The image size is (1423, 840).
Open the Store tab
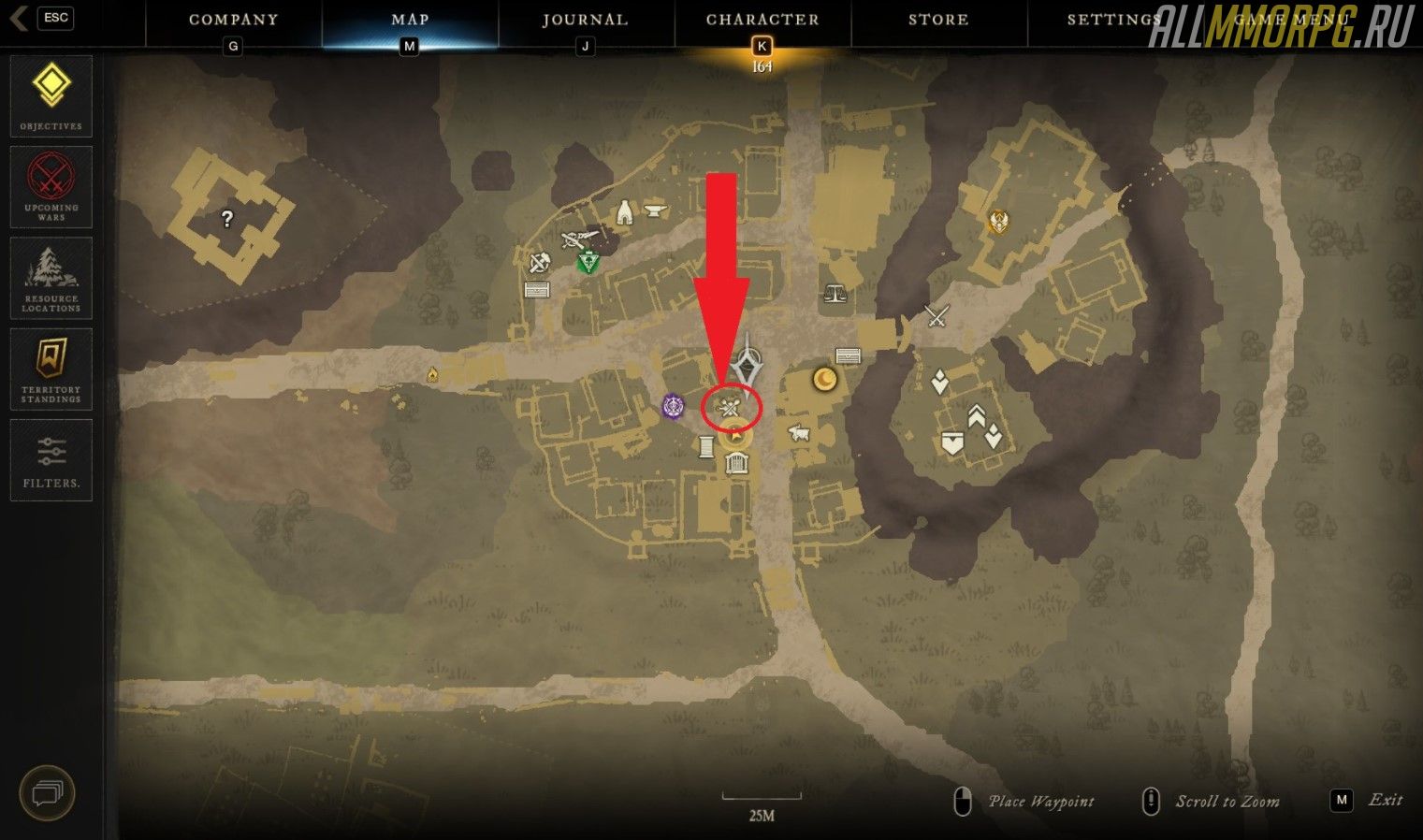[x=938, y=20]
